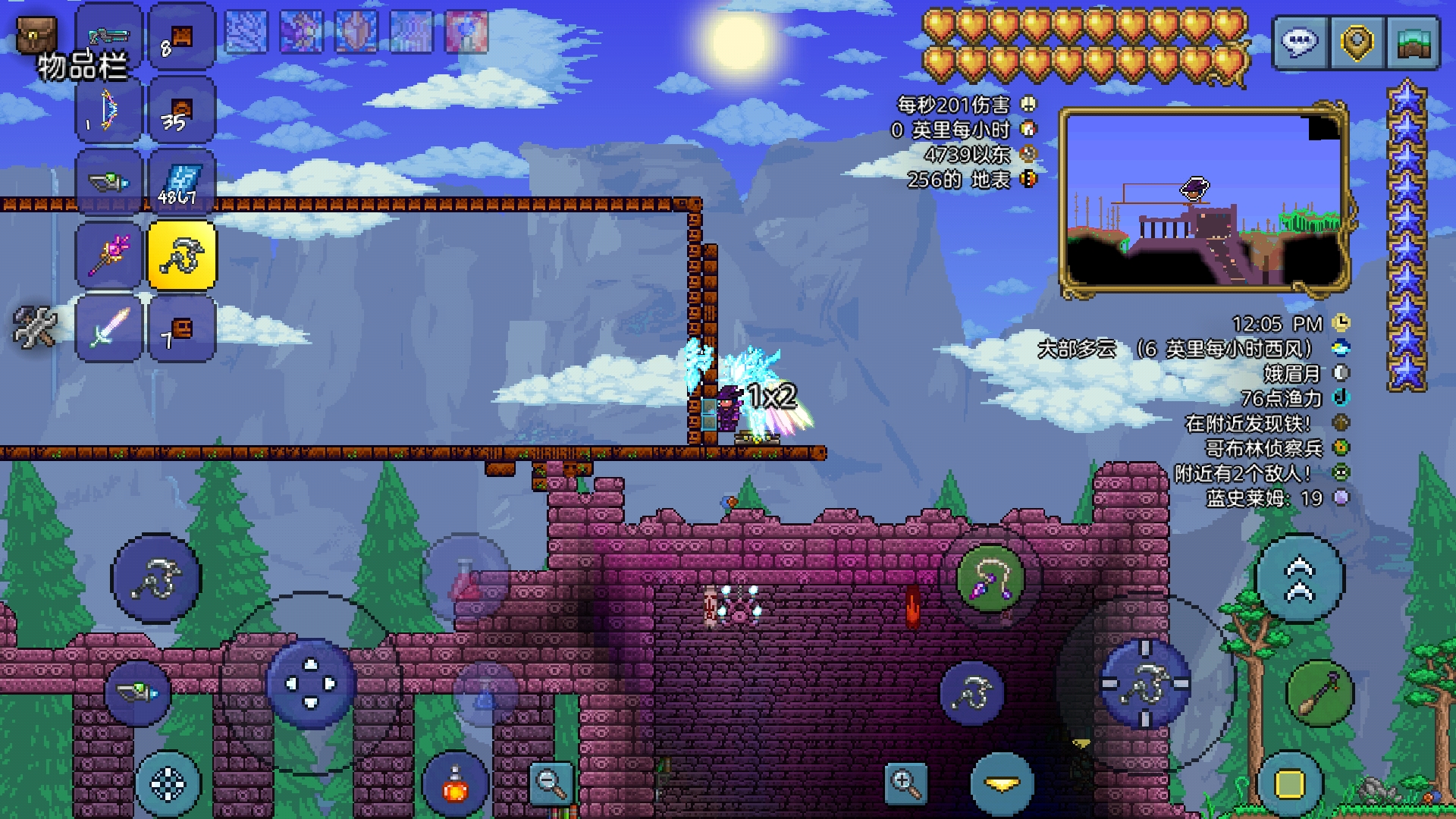Open the crossed hammer and wrench crafting menu

35,327
